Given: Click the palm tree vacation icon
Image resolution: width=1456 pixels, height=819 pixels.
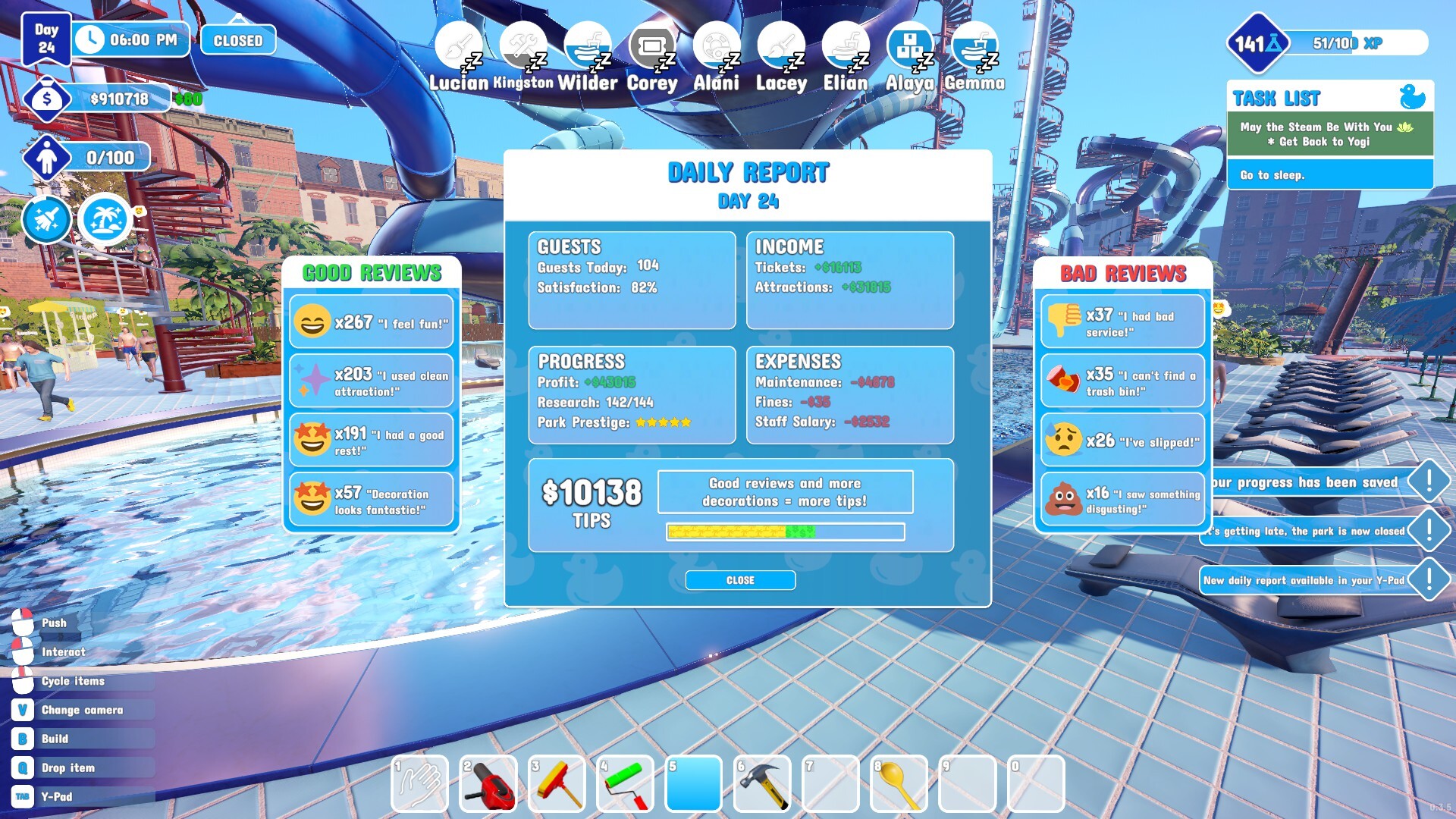Looking at the screenshot, I should [x=105, y=220].
